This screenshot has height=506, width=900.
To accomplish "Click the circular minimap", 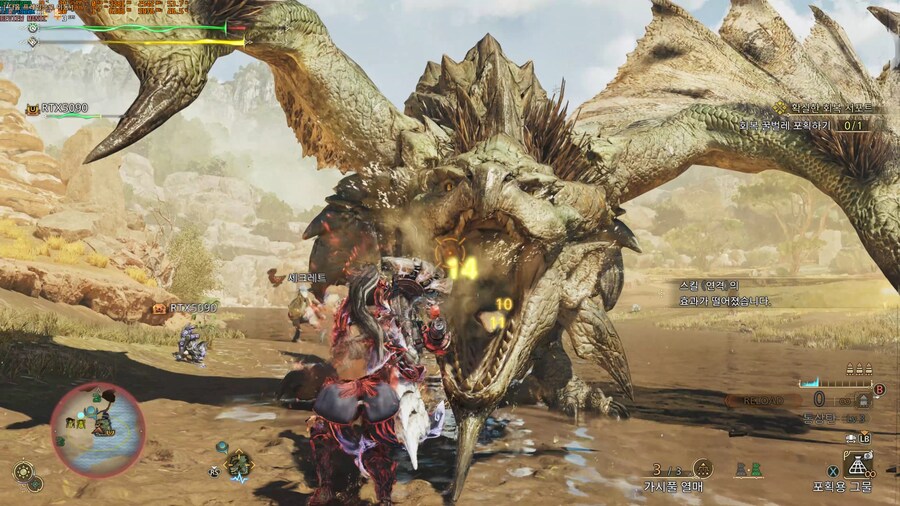I will point(97,430).
